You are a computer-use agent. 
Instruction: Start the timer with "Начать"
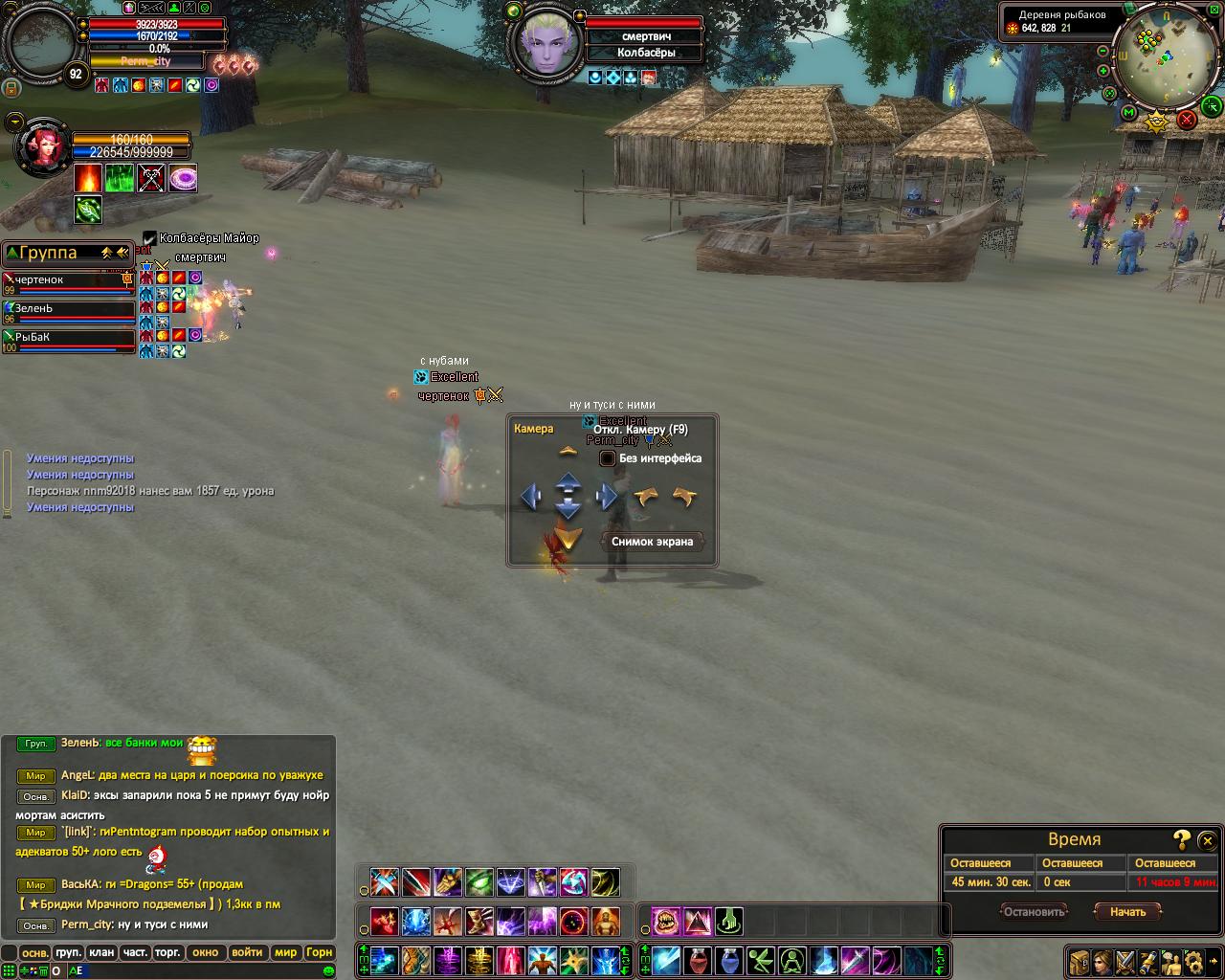click(1127, 912)
